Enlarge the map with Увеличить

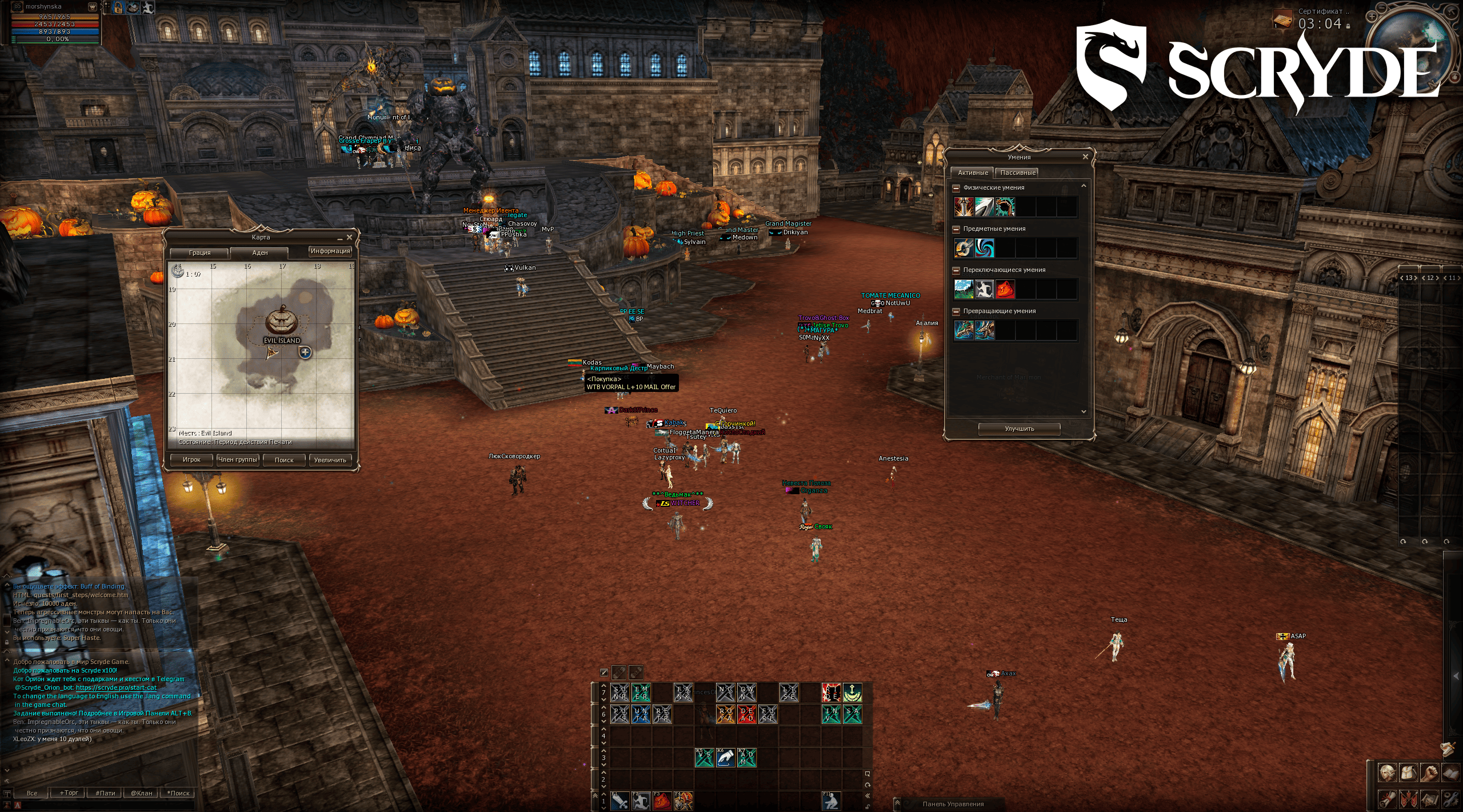point(330,459)
